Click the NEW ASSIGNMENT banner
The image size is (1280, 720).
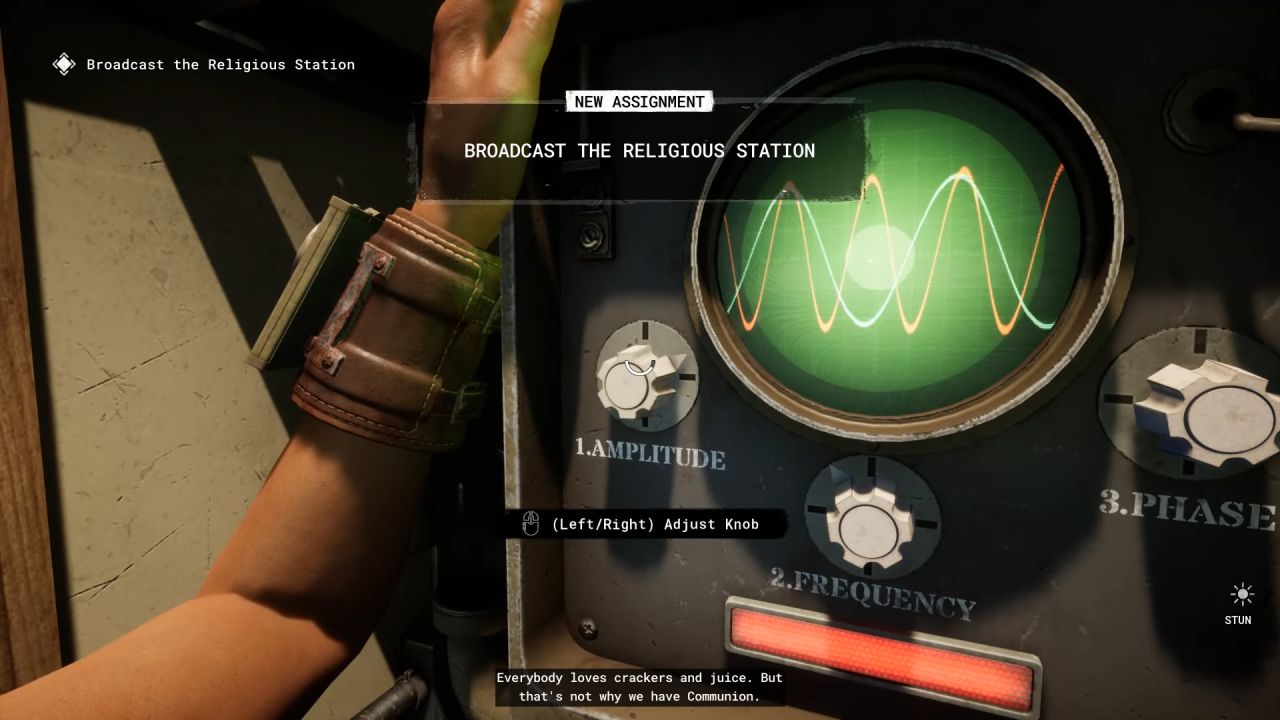click(639, 101)
